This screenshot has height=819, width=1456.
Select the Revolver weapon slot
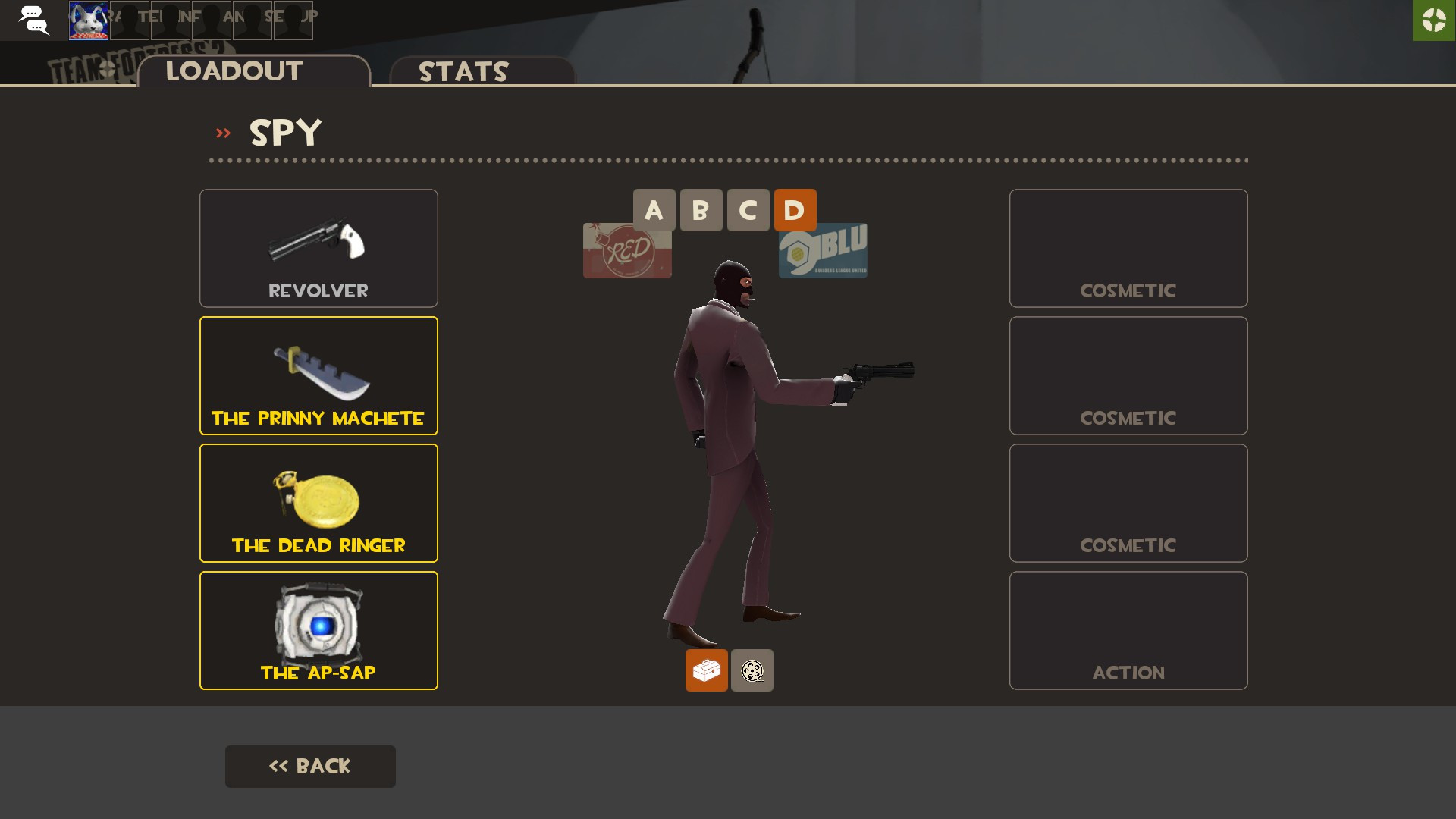[x=318, y=248]
